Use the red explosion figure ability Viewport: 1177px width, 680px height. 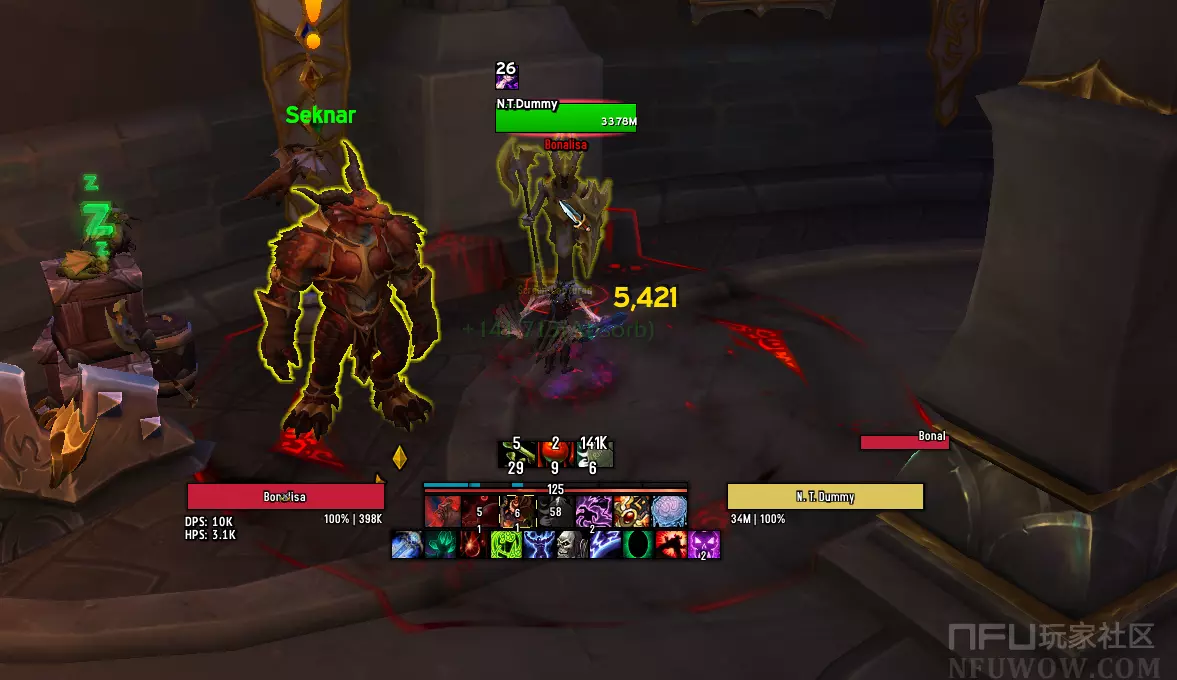[x=670, y=545]
